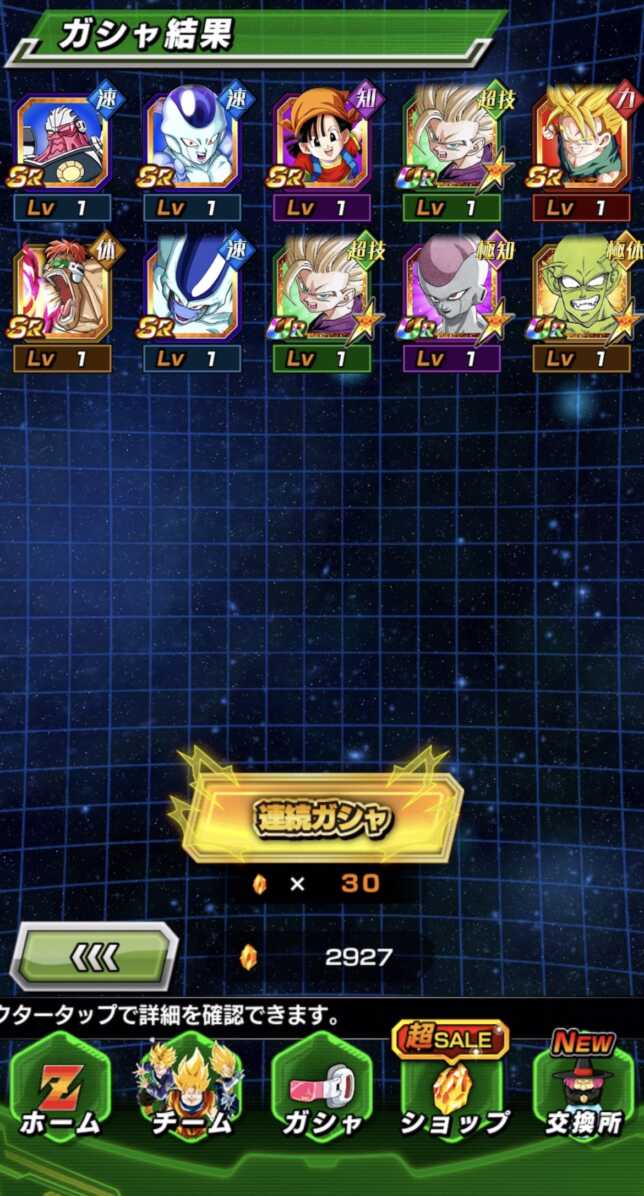This screenshot has height=1196, width=644.
Task: View the Super Saiyan Trunks 力 card
Action: coord(581,143)
